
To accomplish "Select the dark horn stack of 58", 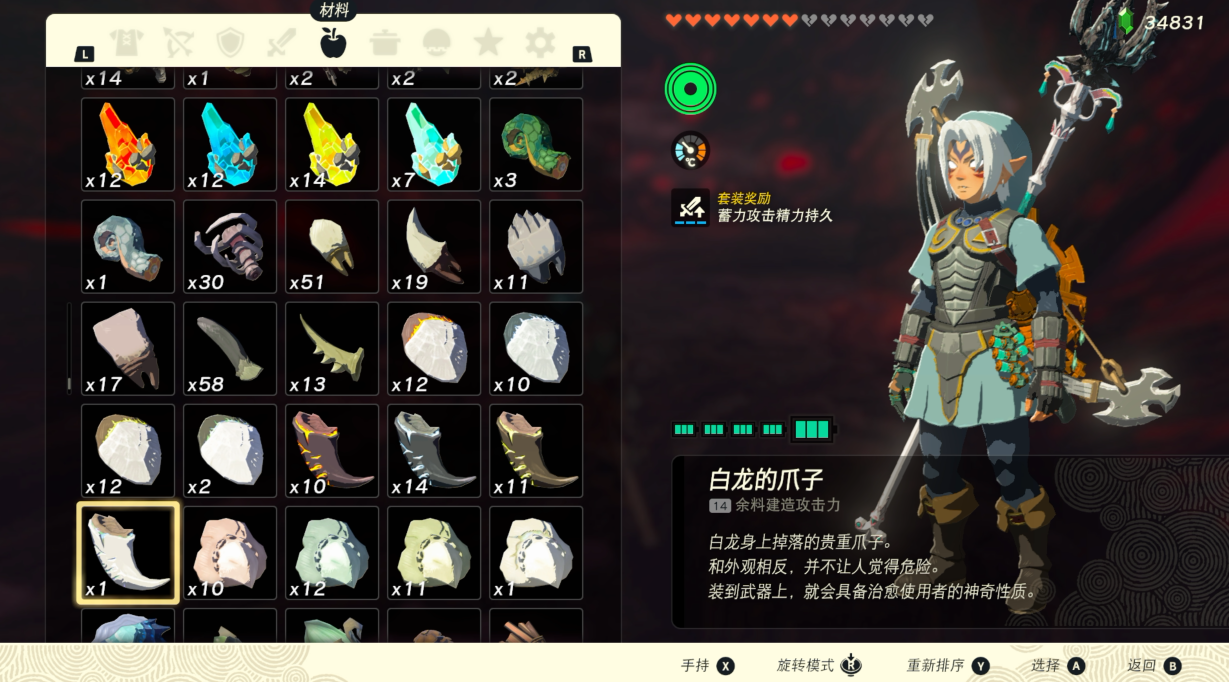I will [x=230, y=348].
